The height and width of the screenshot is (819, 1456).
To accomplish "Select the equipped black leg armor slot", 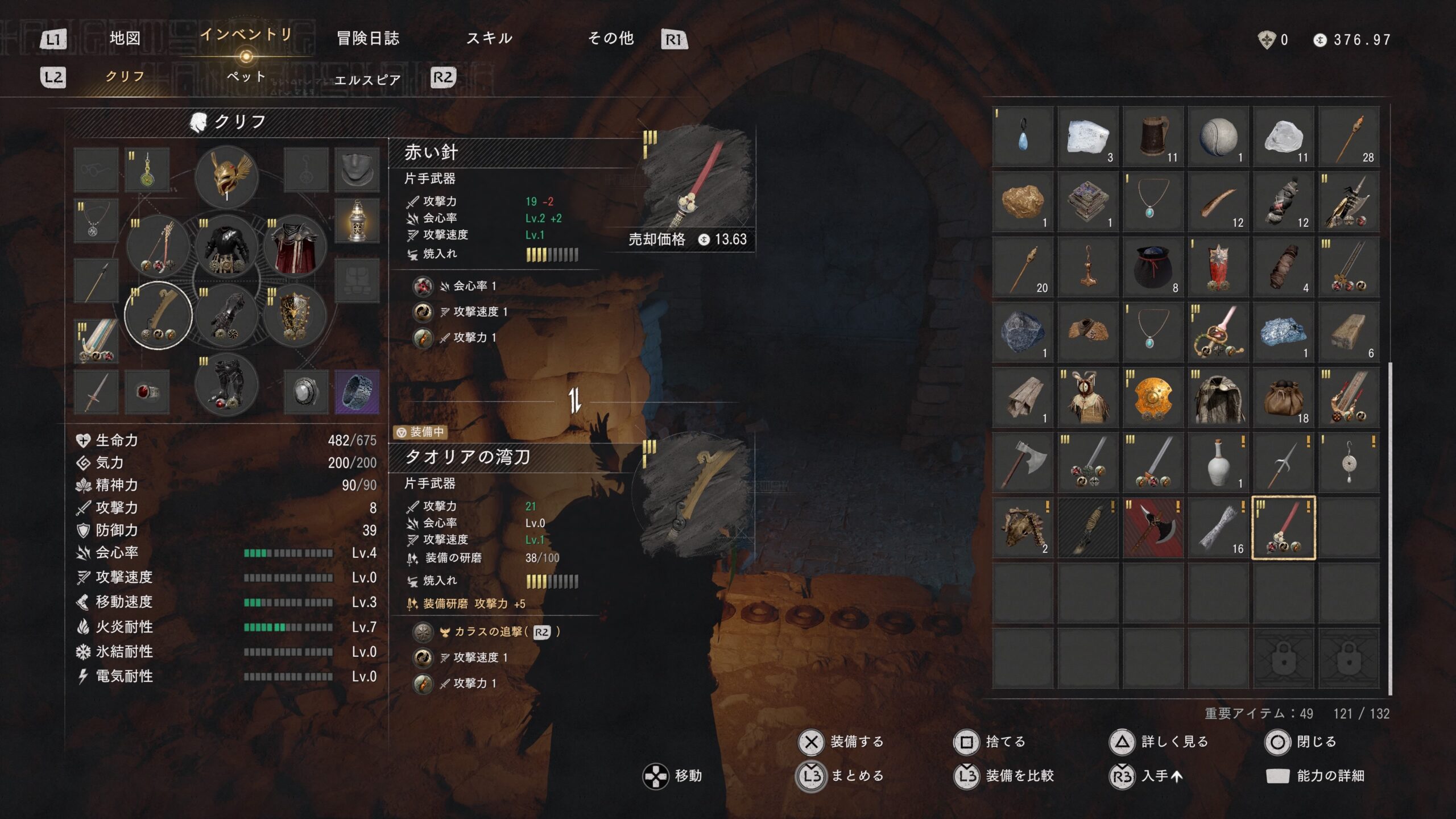I will 226,386.
